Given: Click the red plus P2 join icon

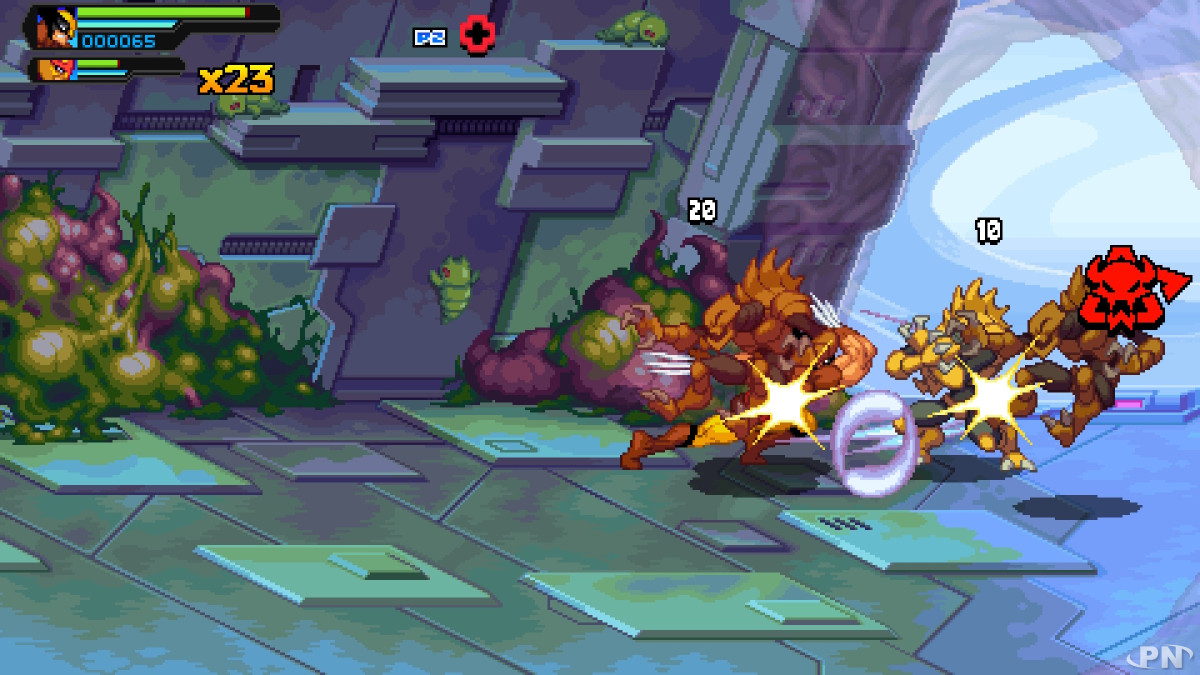Looking at the screenshot, I should pyautogui.click(x=478, y=35).
